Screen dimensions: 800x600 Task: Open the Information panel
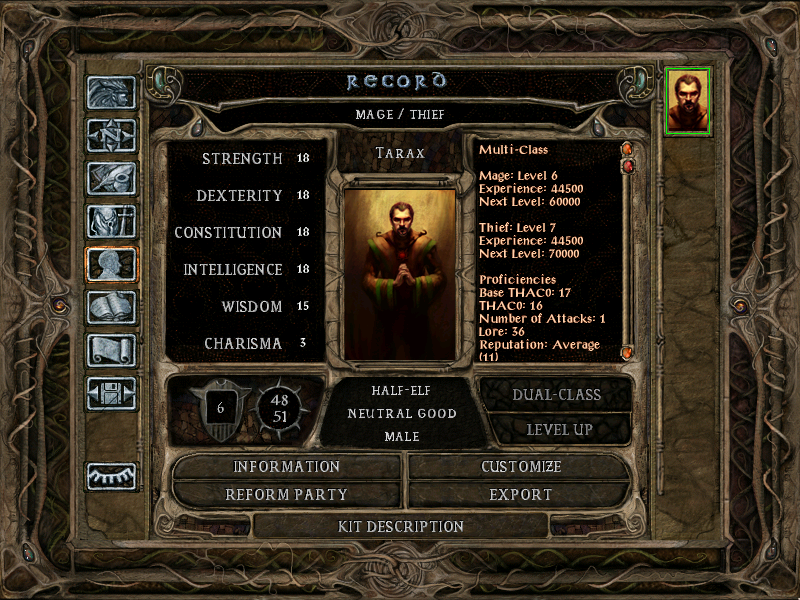click(x=287, y=467)
